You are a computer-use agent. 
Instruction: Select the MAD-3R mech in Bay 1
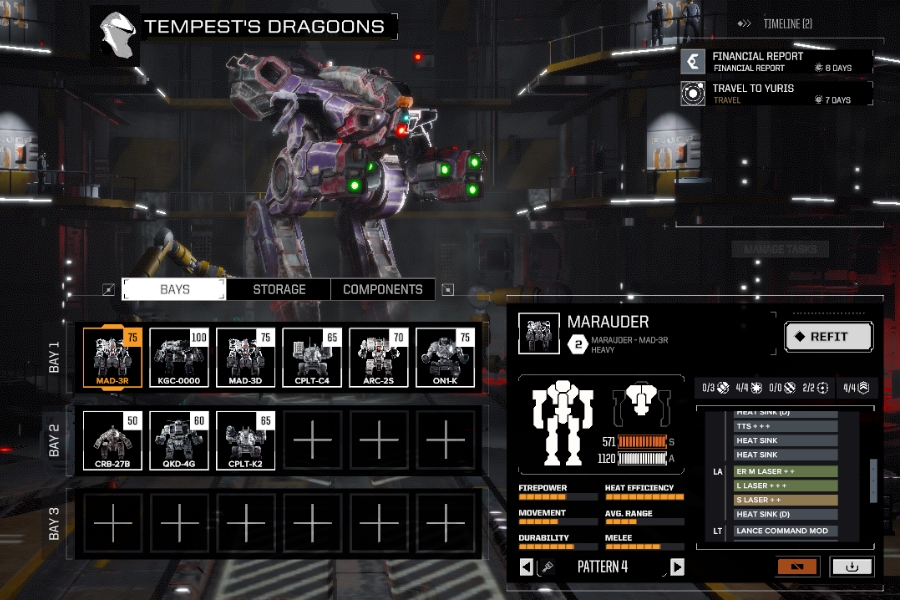pyautogui.click(x=113, y=358)
